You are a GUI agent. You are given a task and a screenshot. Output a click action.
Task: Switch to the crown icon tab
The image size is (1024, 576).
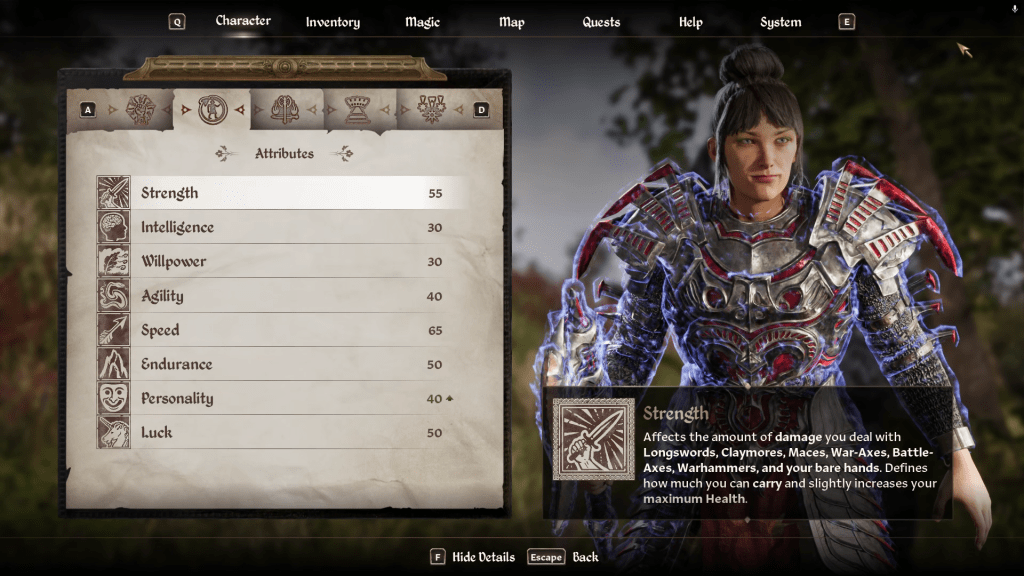pyautogui.click(x=358, y=109)
